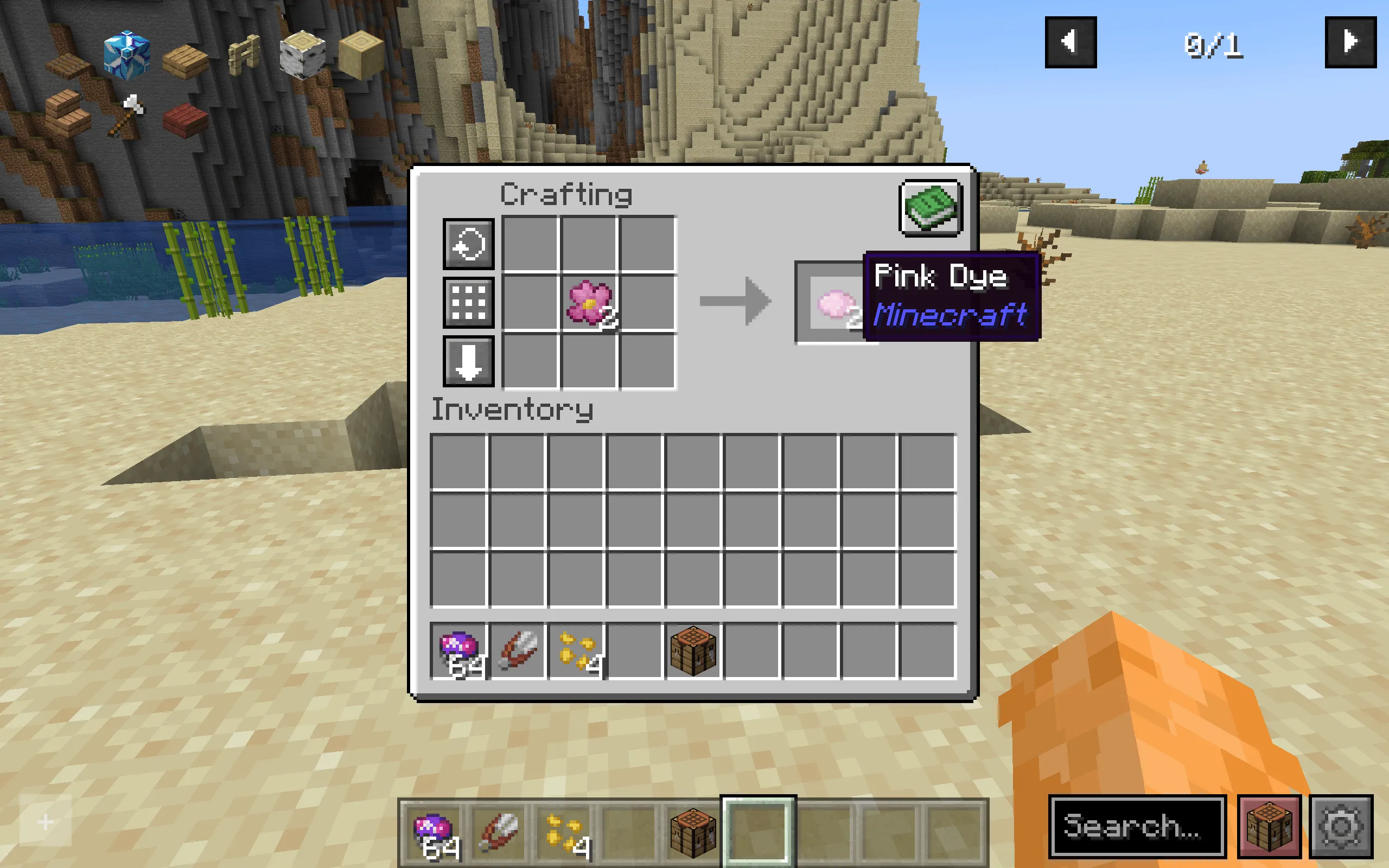Click the Inventory section label
1389x868 pixels.
coord(513,409)
